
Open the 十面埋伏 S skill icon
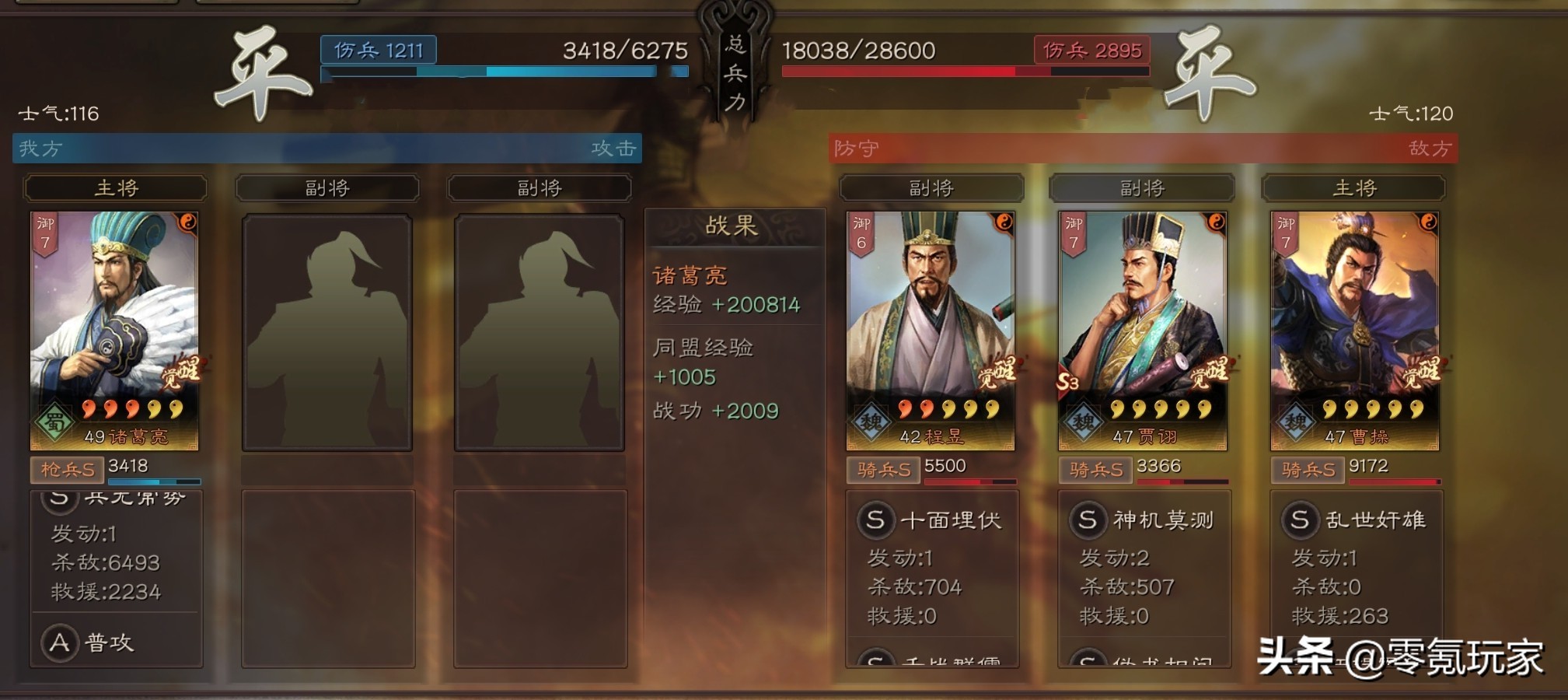[875, 521]
